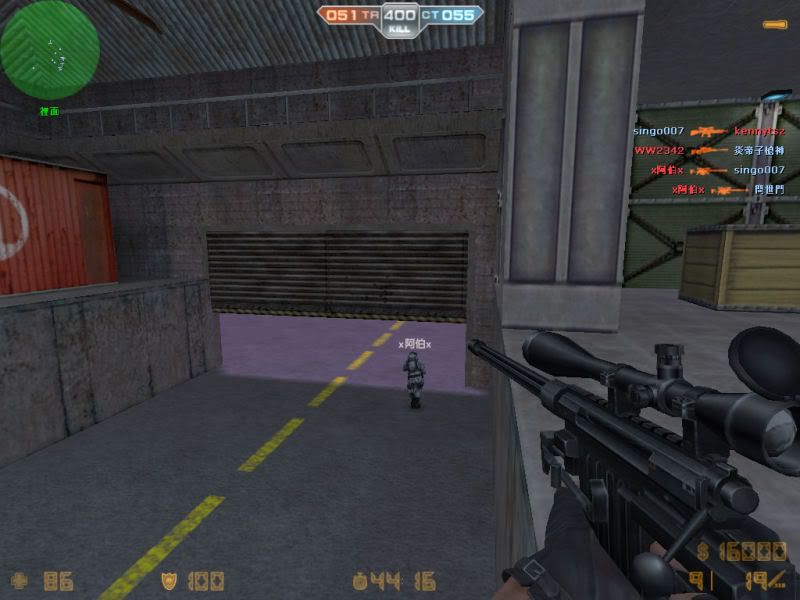Screen dimensions: 800x600
Task: Click the green circular radar minimap
Action: (50, 49)
